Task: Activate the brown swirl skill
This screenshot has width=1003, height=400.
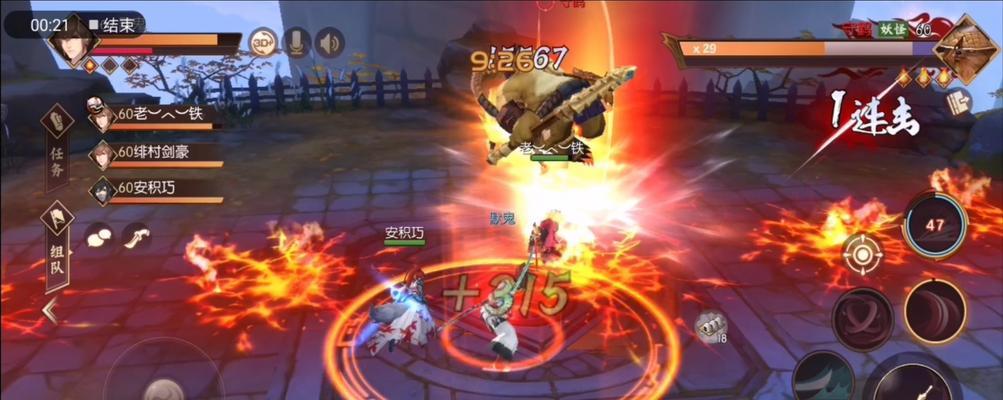Action: click(934, 311)
